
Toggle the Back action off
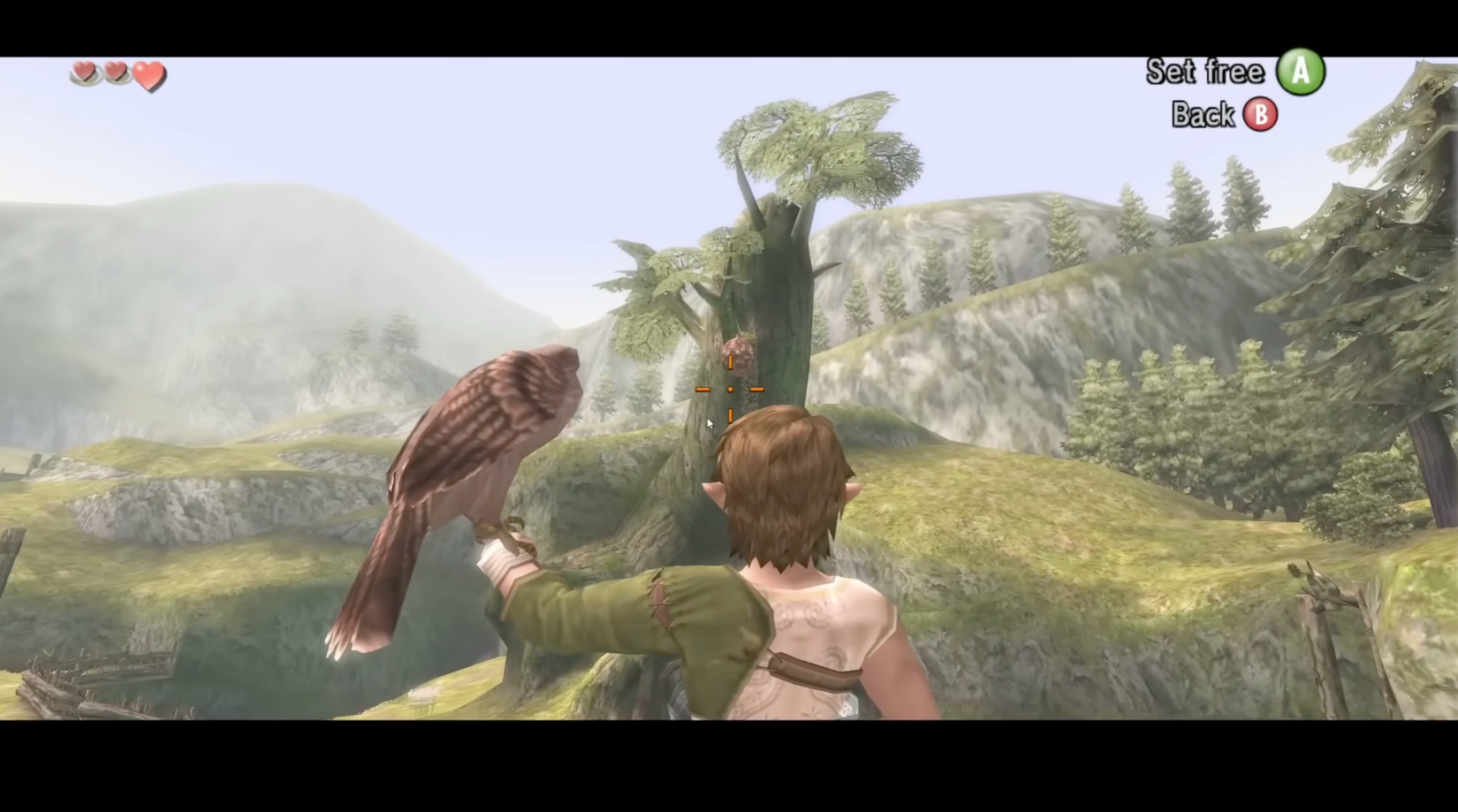[x=1202, y=115]
